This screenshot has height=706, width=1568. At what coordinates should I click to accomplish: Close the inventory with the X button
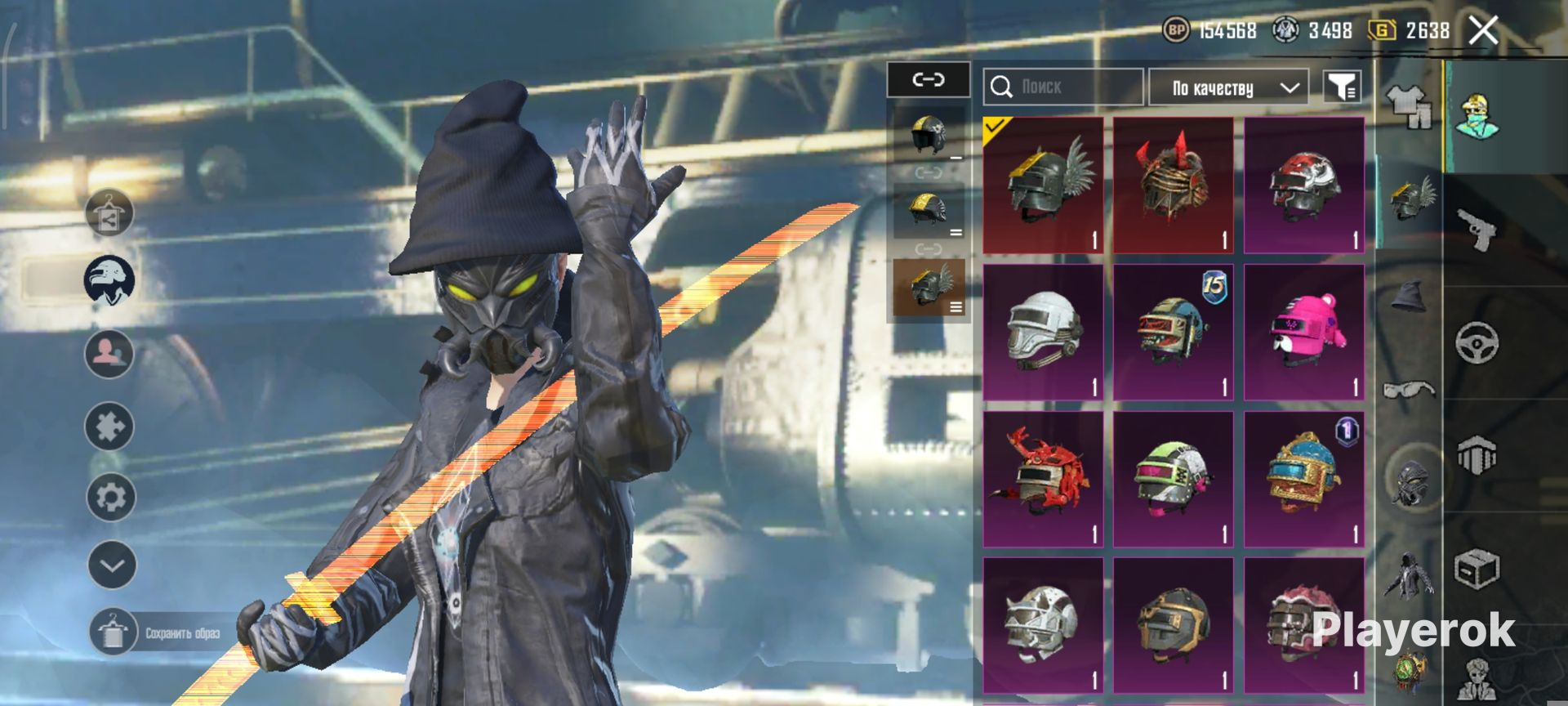click(1482, 31)
